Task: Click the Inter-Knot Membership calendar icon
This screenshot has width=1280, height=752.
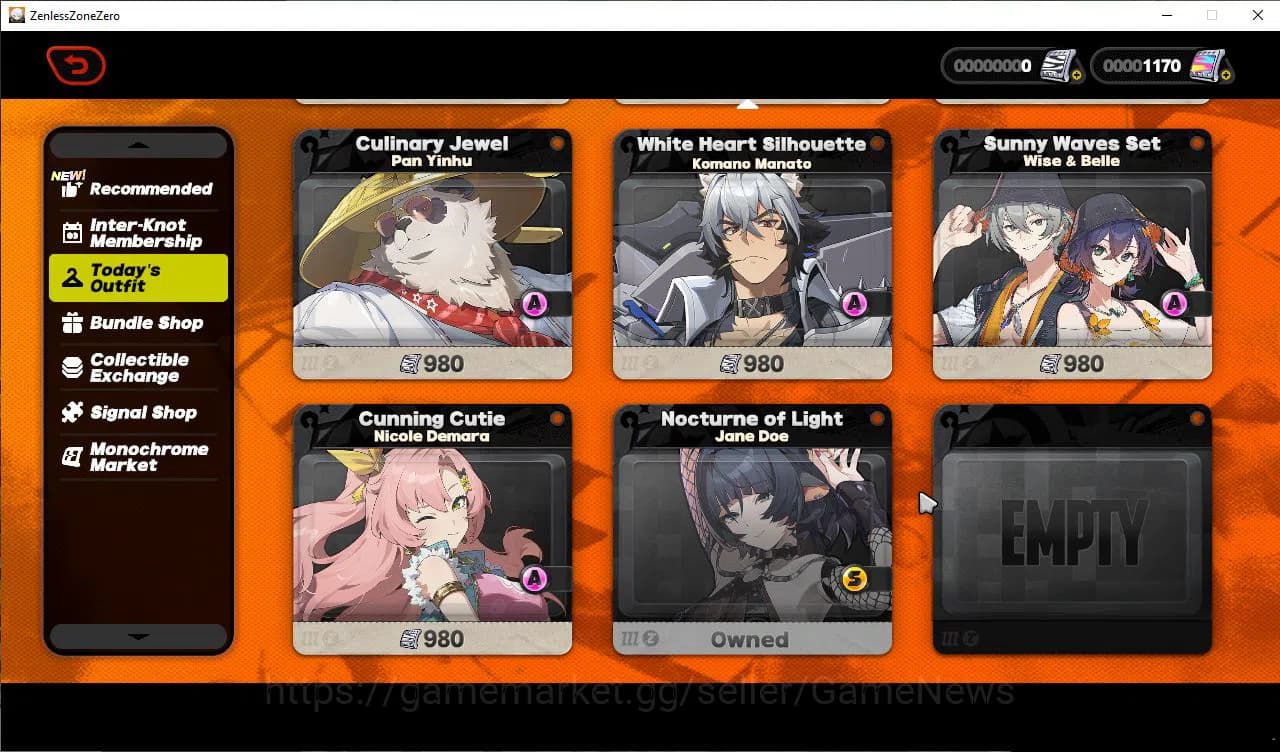Action: 71,232
